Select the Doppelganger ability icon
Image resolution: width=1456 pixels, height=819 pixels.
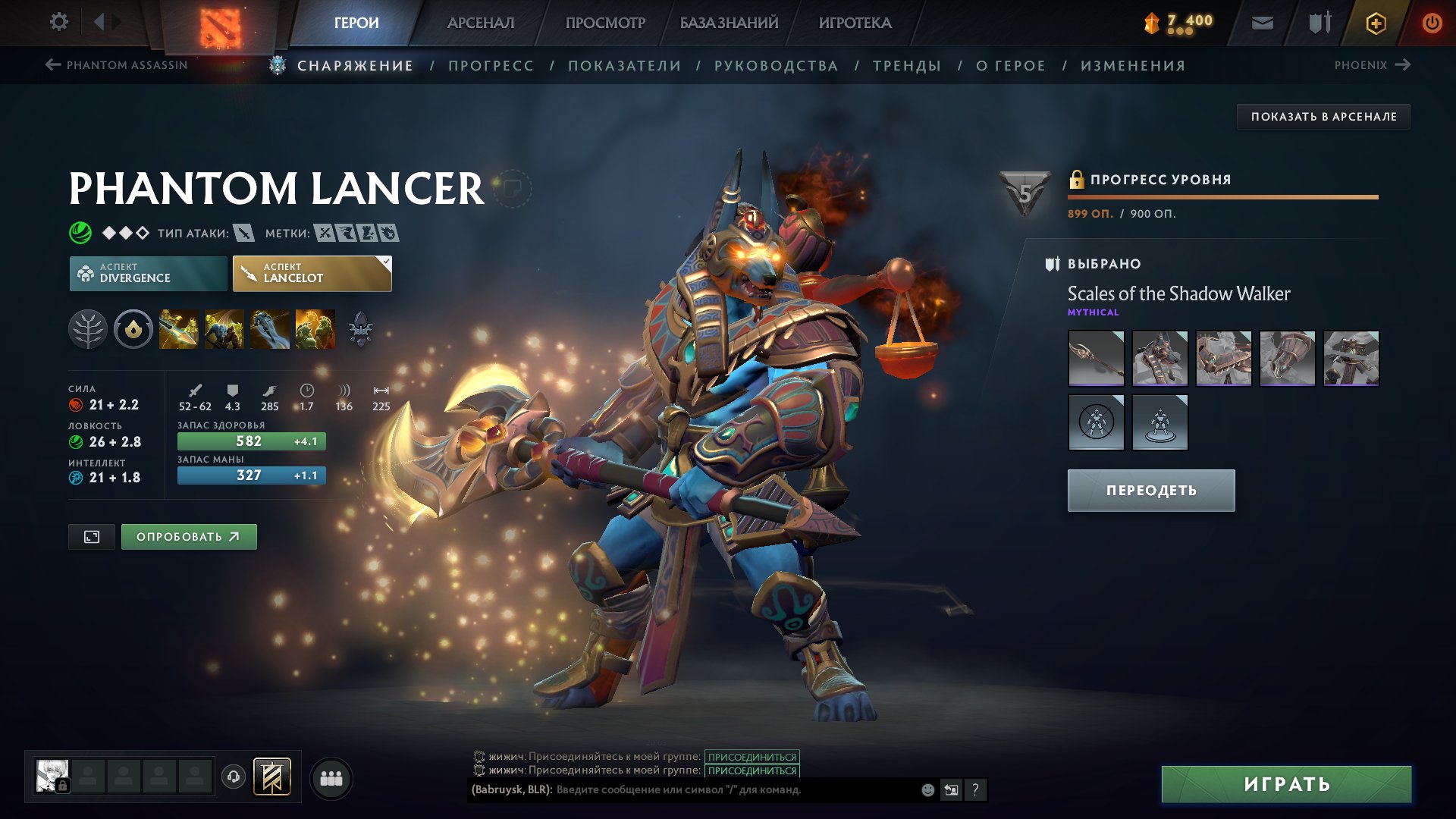(225, 329)
